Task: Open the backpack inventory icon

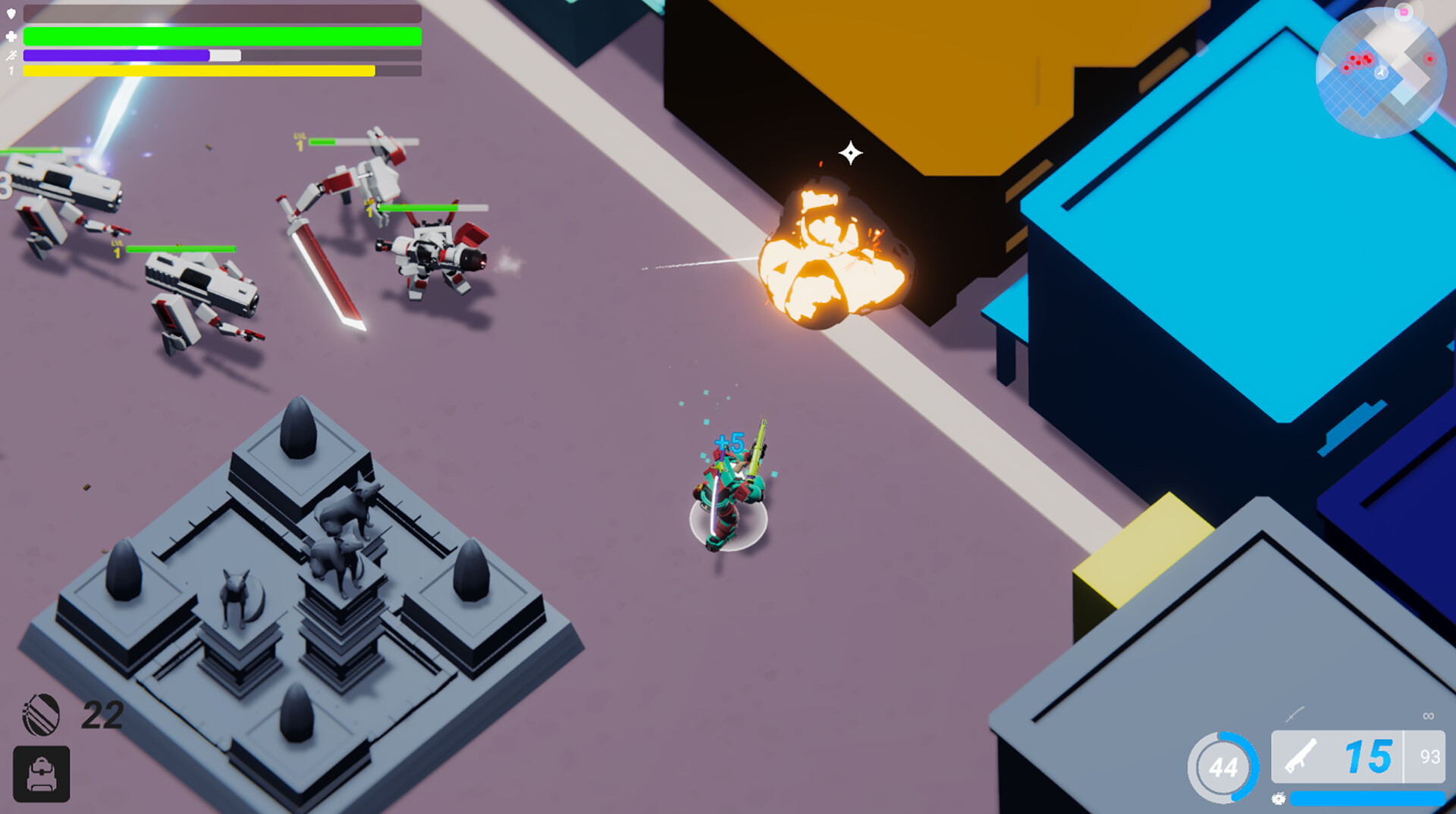Action: [42, 775]
